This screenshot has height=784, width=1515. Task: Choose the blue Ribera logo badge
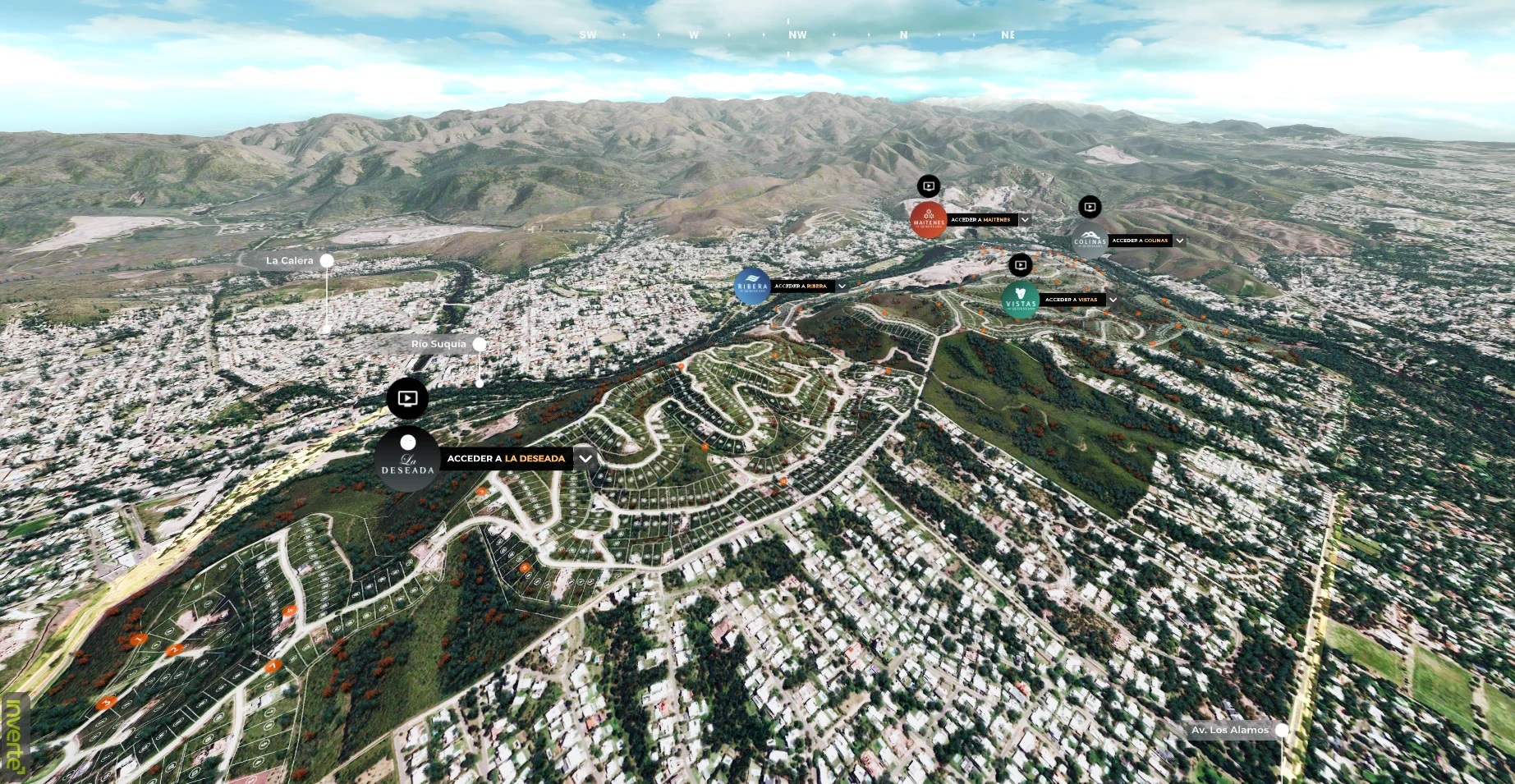(x=751, y=287)
